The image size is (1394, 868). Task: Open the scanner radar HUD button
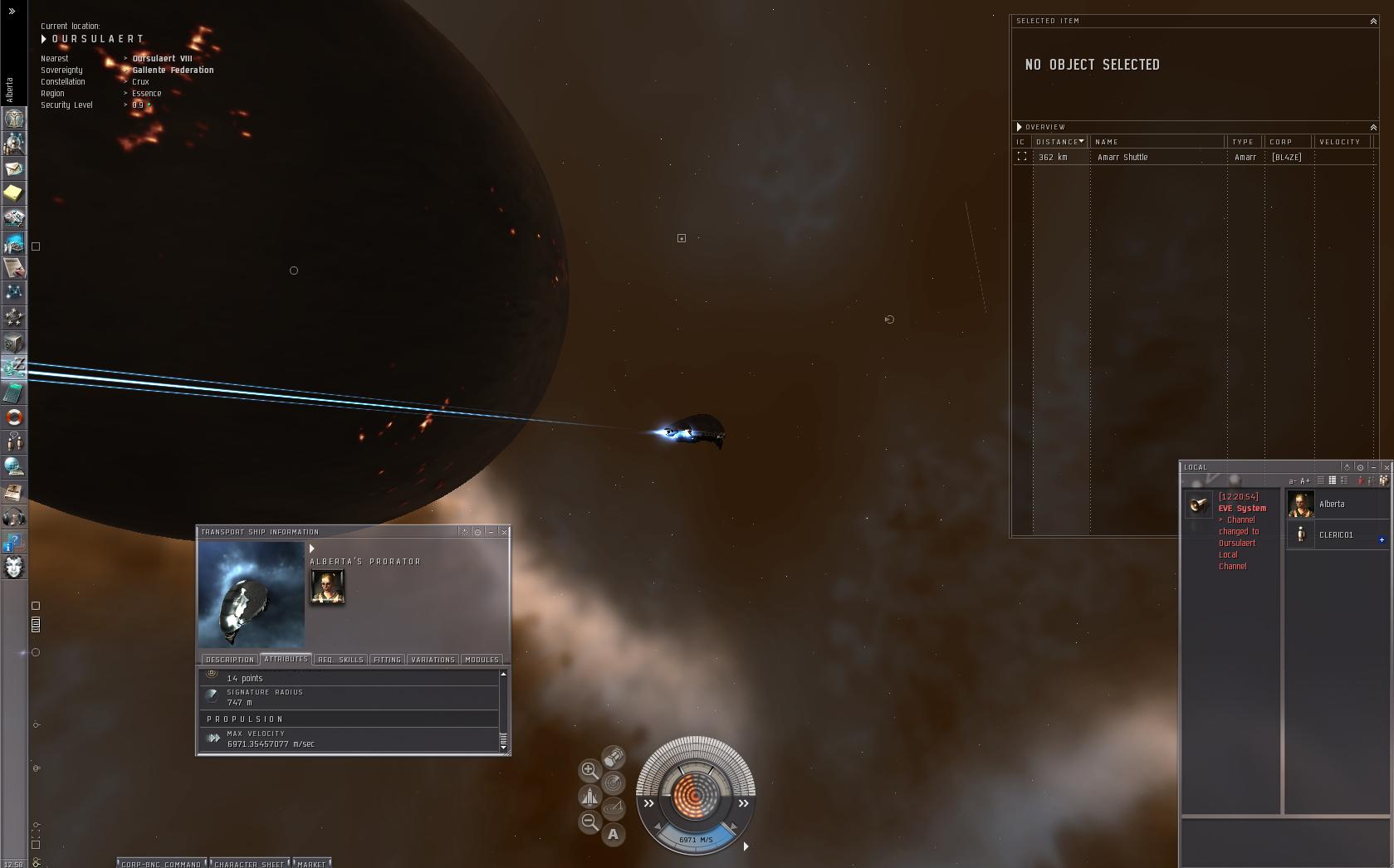pyautogui.click(x=614, y=783)
